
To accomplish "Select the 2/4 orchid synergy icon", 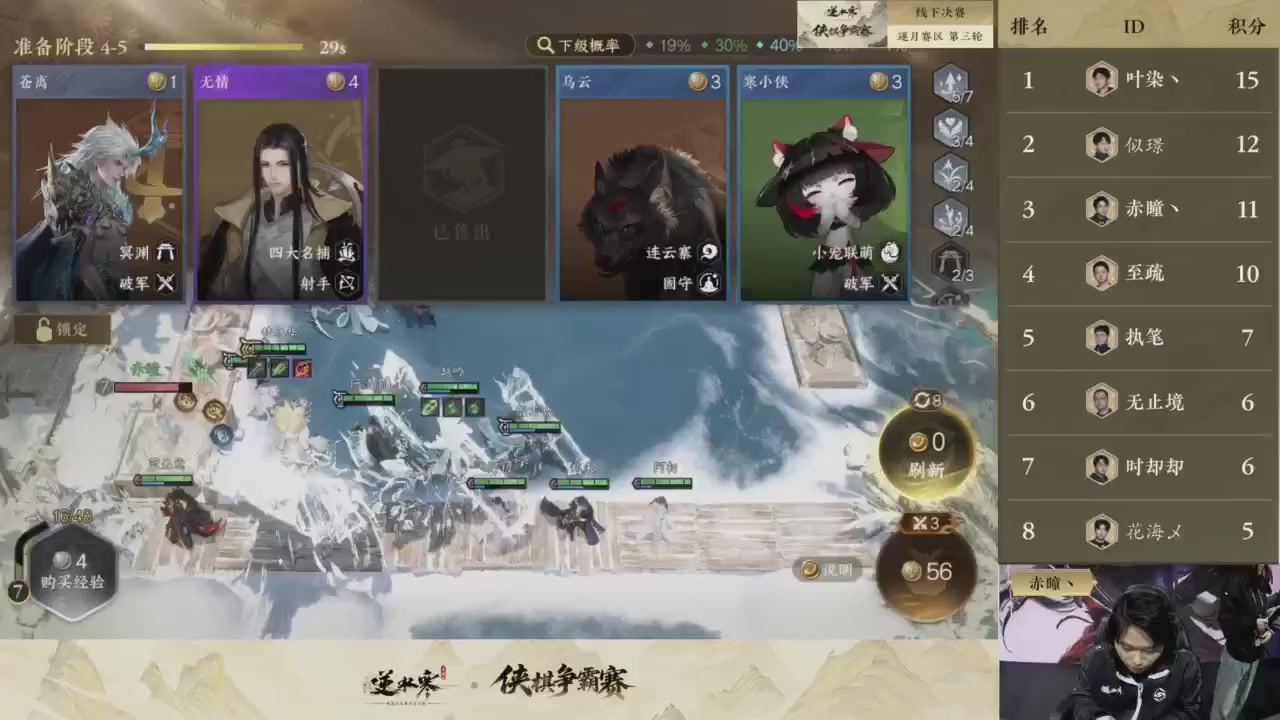I will click(x=950, y=172).
